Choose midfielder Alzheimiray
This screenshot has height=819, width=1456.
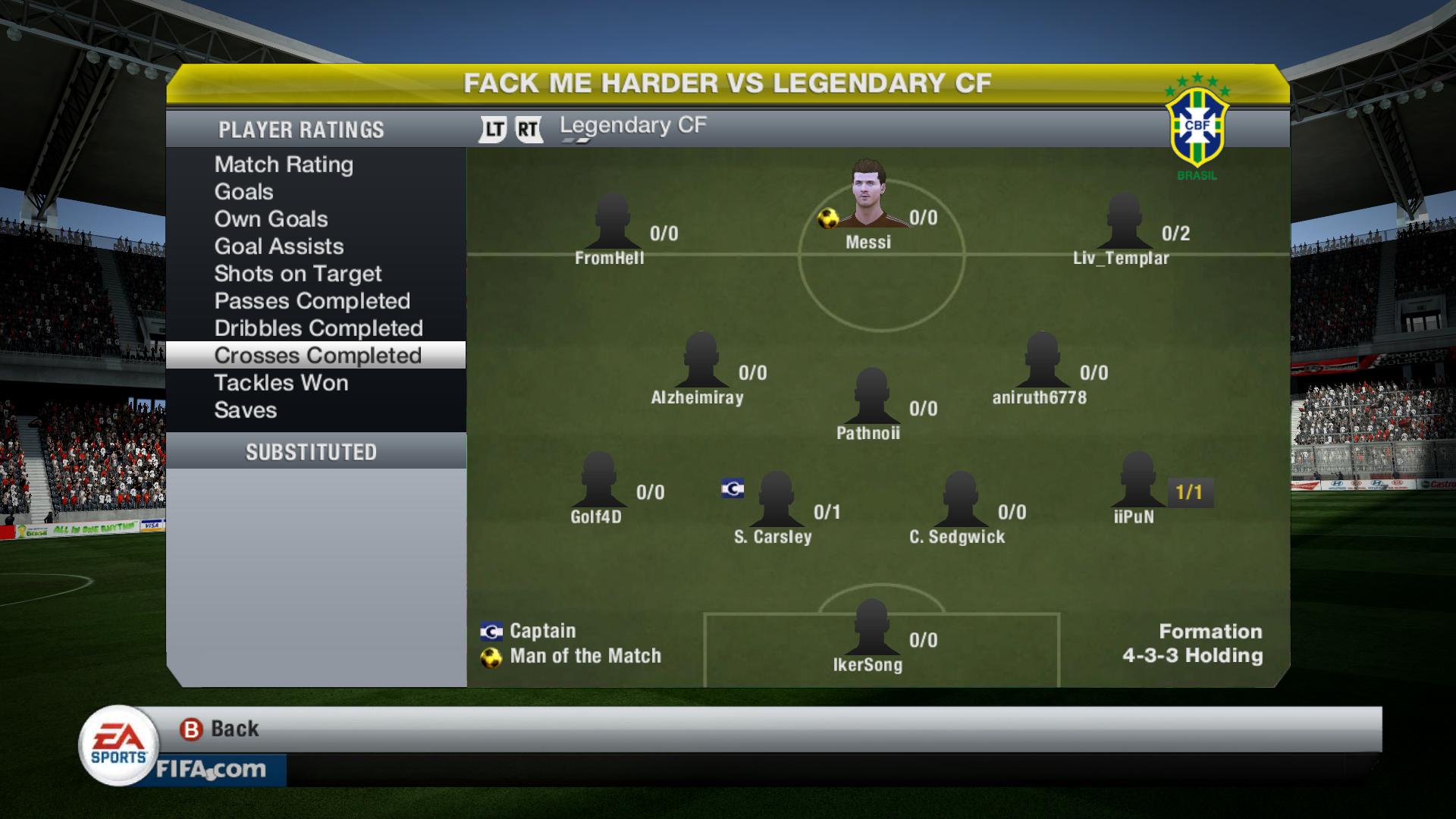[x=700, y=360]
